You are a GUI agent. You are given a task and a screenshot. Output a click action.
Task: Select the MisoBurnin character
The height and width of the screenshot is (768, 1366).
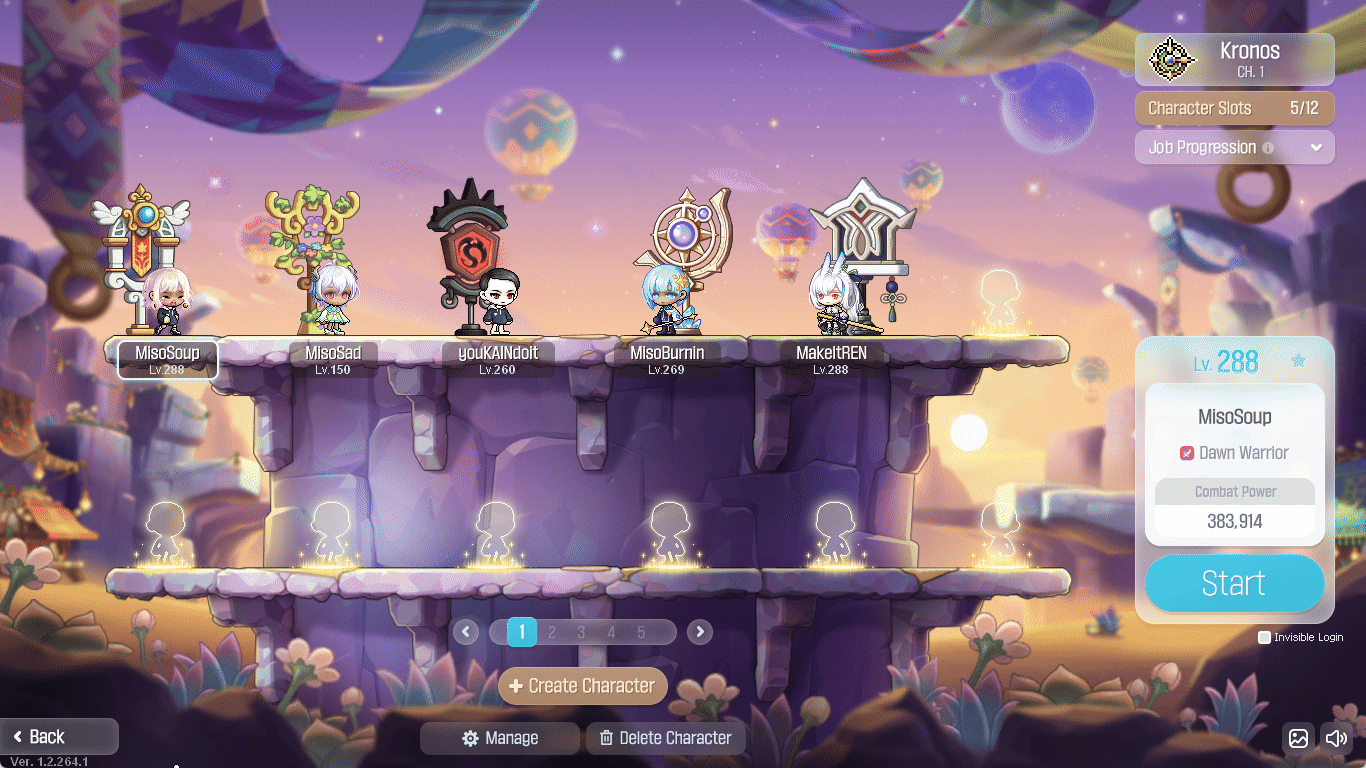pos(666,300)
